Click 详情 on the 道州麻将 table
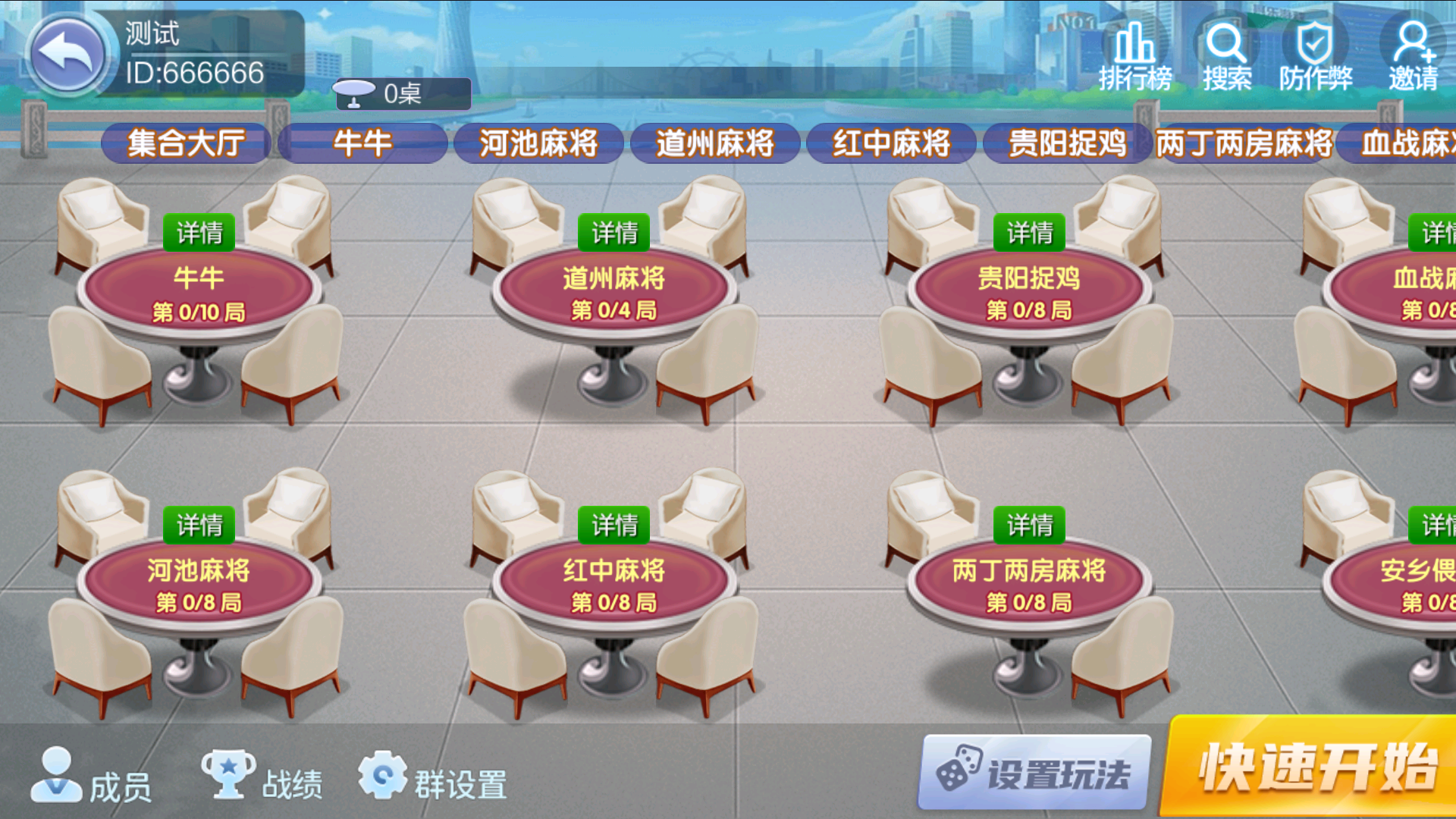The width and height of the screenshot is (1456, 819). [x=614, y=232]
